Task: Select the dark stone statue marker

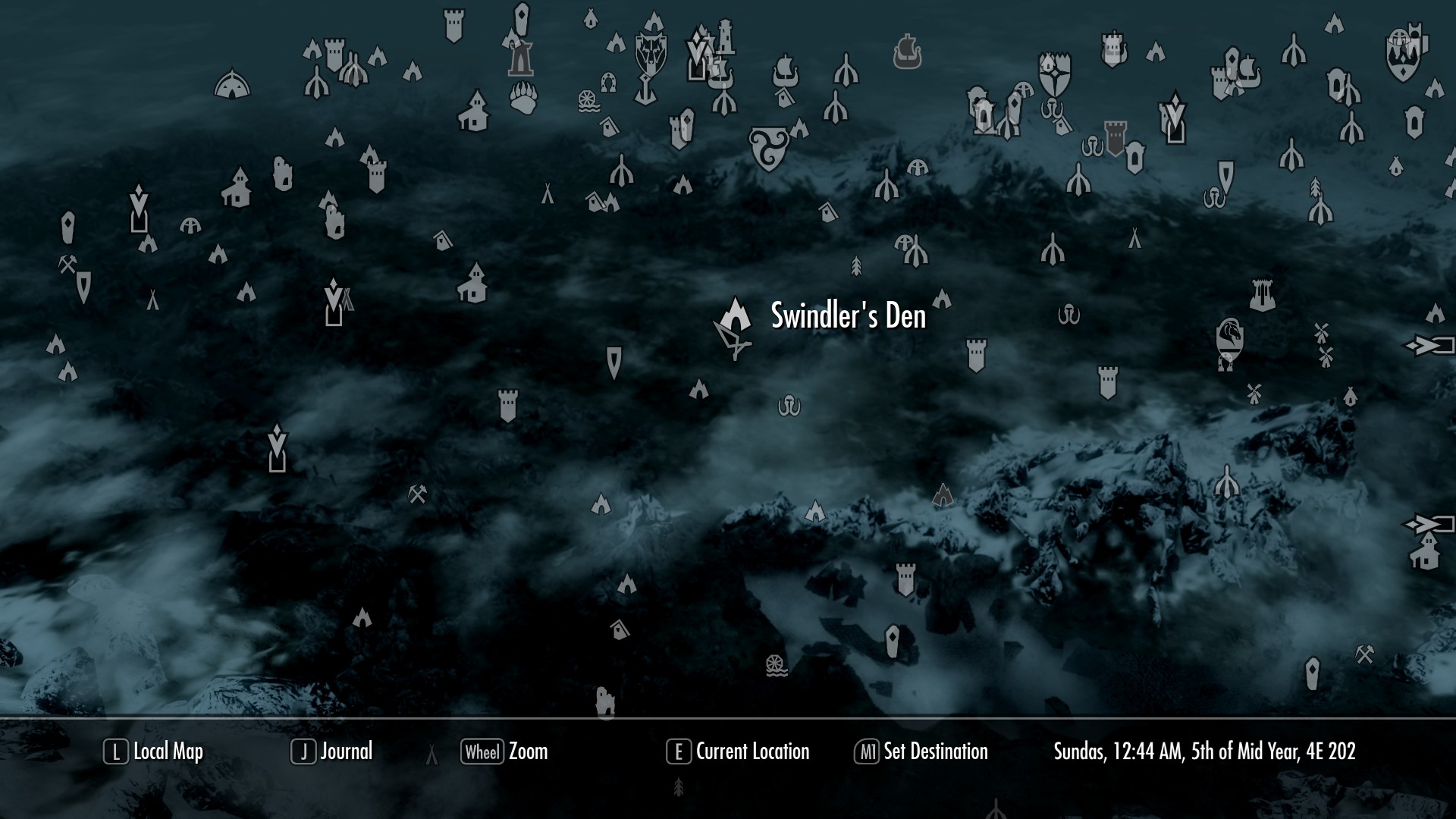Action: pos(521,58)
